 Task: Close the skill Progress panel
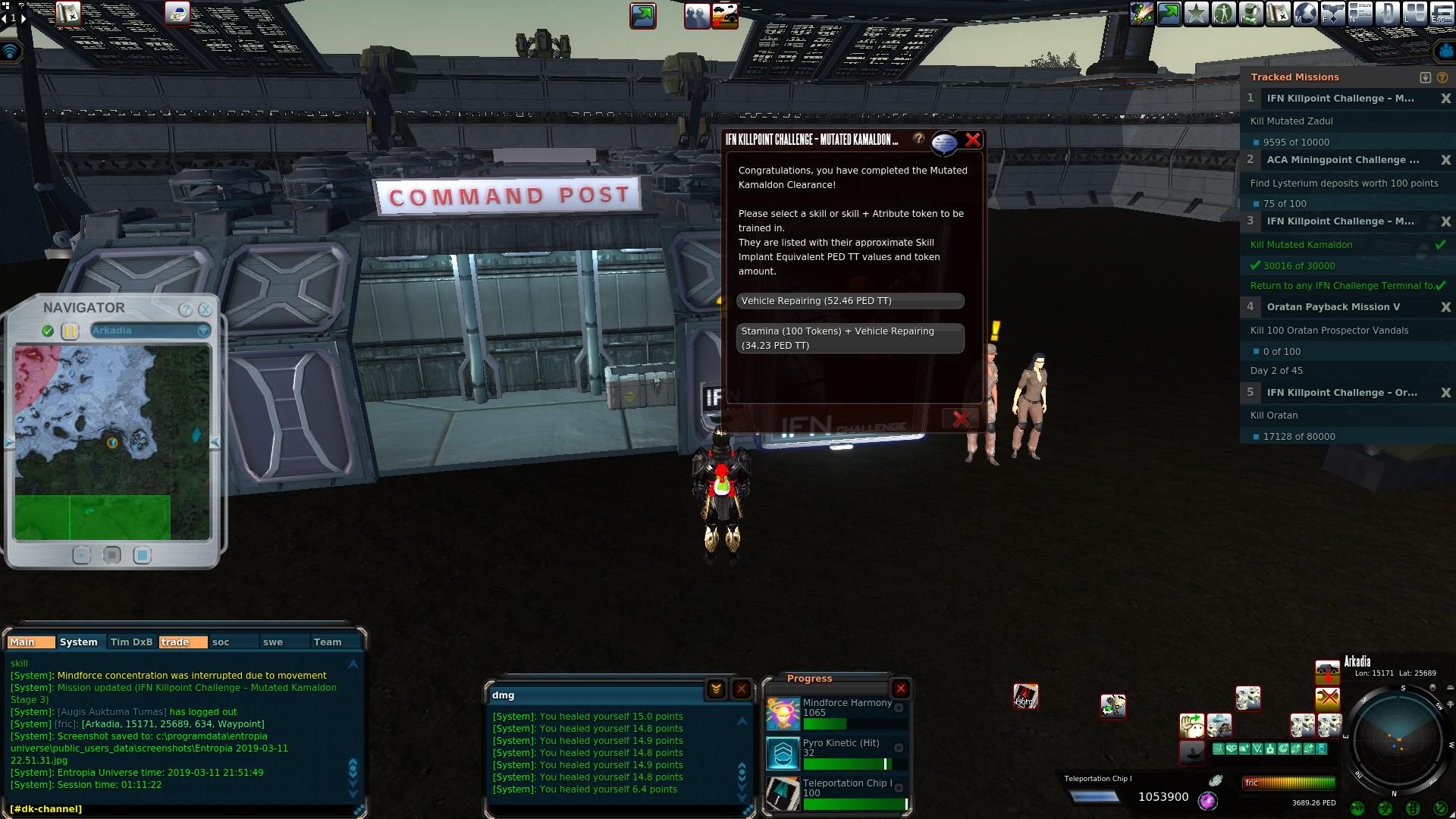(x=900, y=689)
